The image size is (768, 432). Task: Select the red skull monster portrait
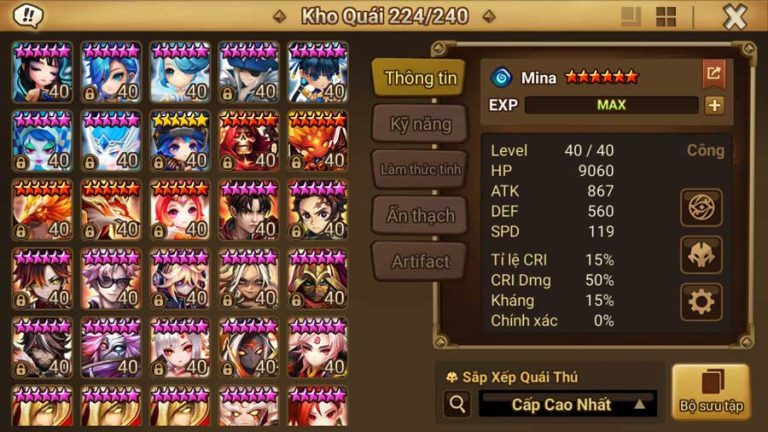click(250, 141)
